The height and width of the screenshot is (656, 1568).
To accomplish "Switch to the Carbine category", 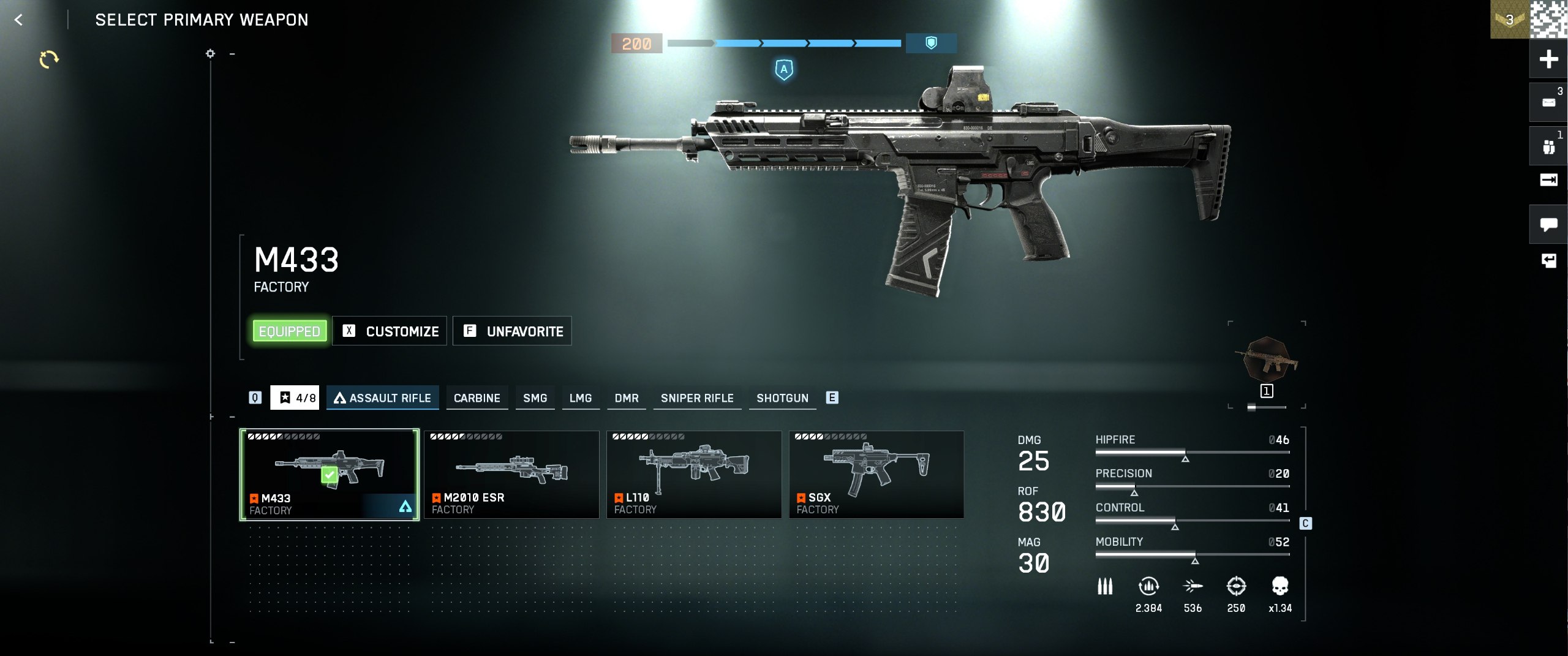I will (477, 398).
